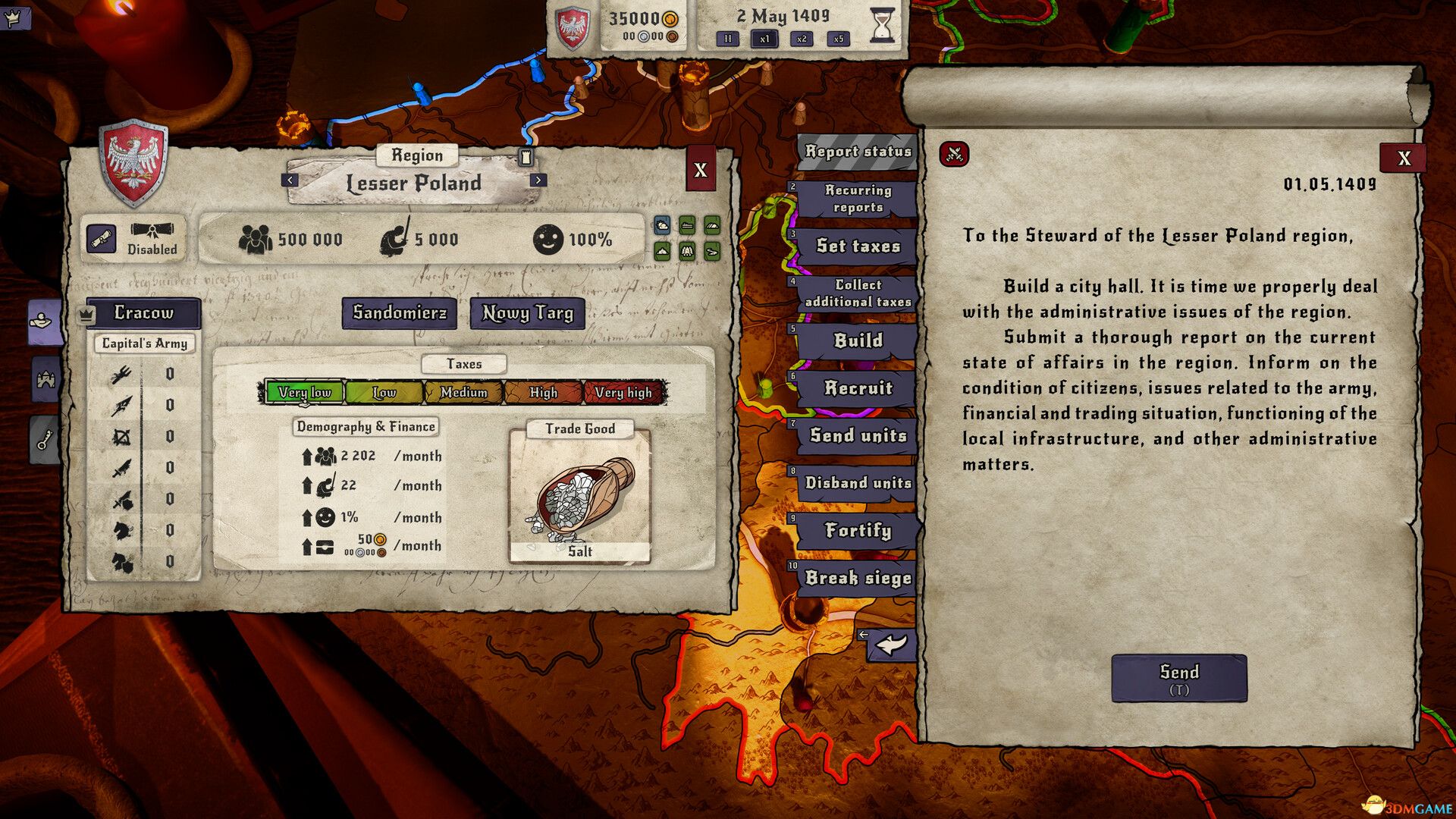
Task: Open the Set taxes order
Action: (858, 246)
